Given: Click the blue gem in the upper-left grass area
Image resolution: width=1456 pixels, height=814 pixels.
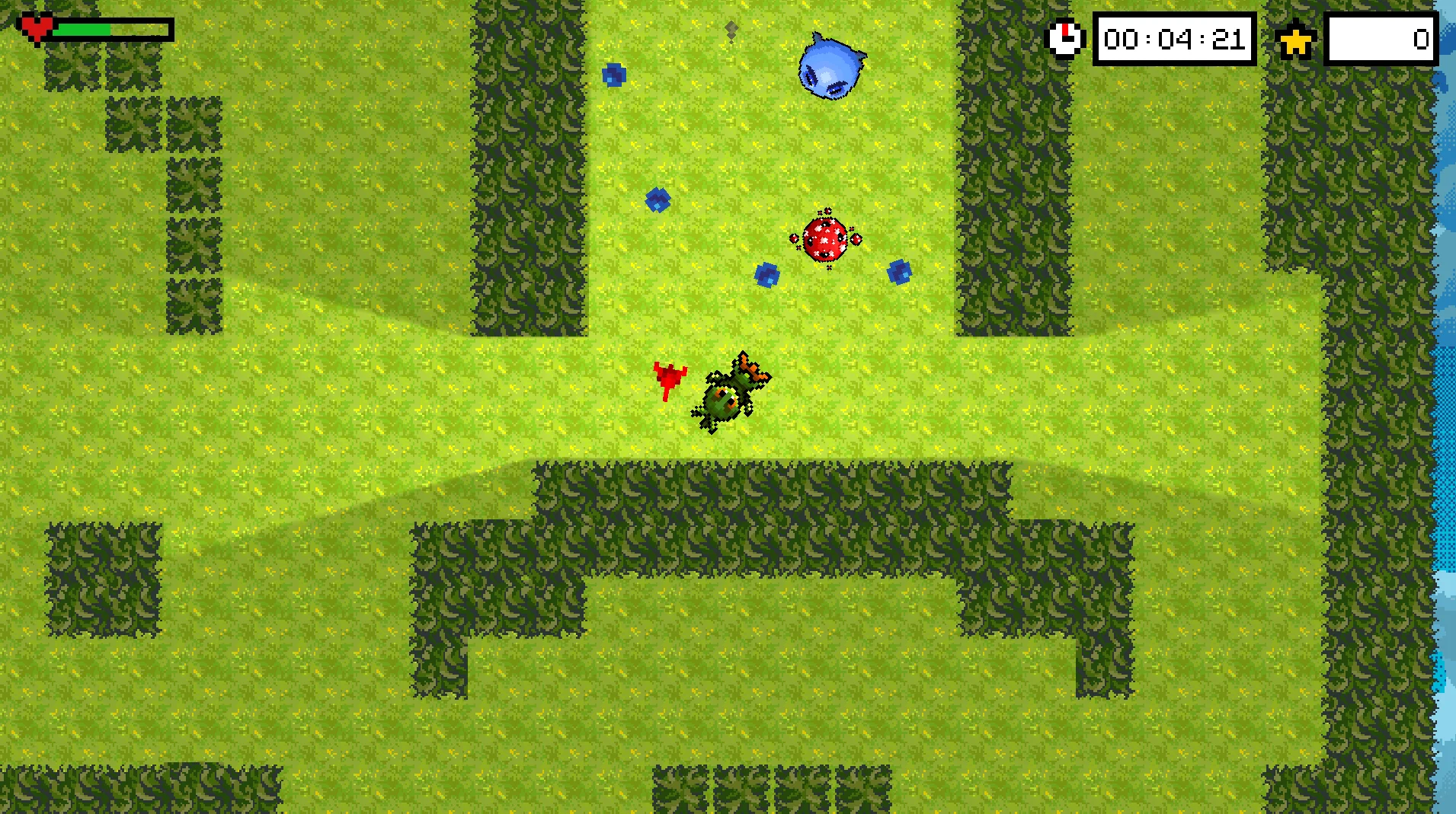Looking at the screenshot, I should pos(615,74).
